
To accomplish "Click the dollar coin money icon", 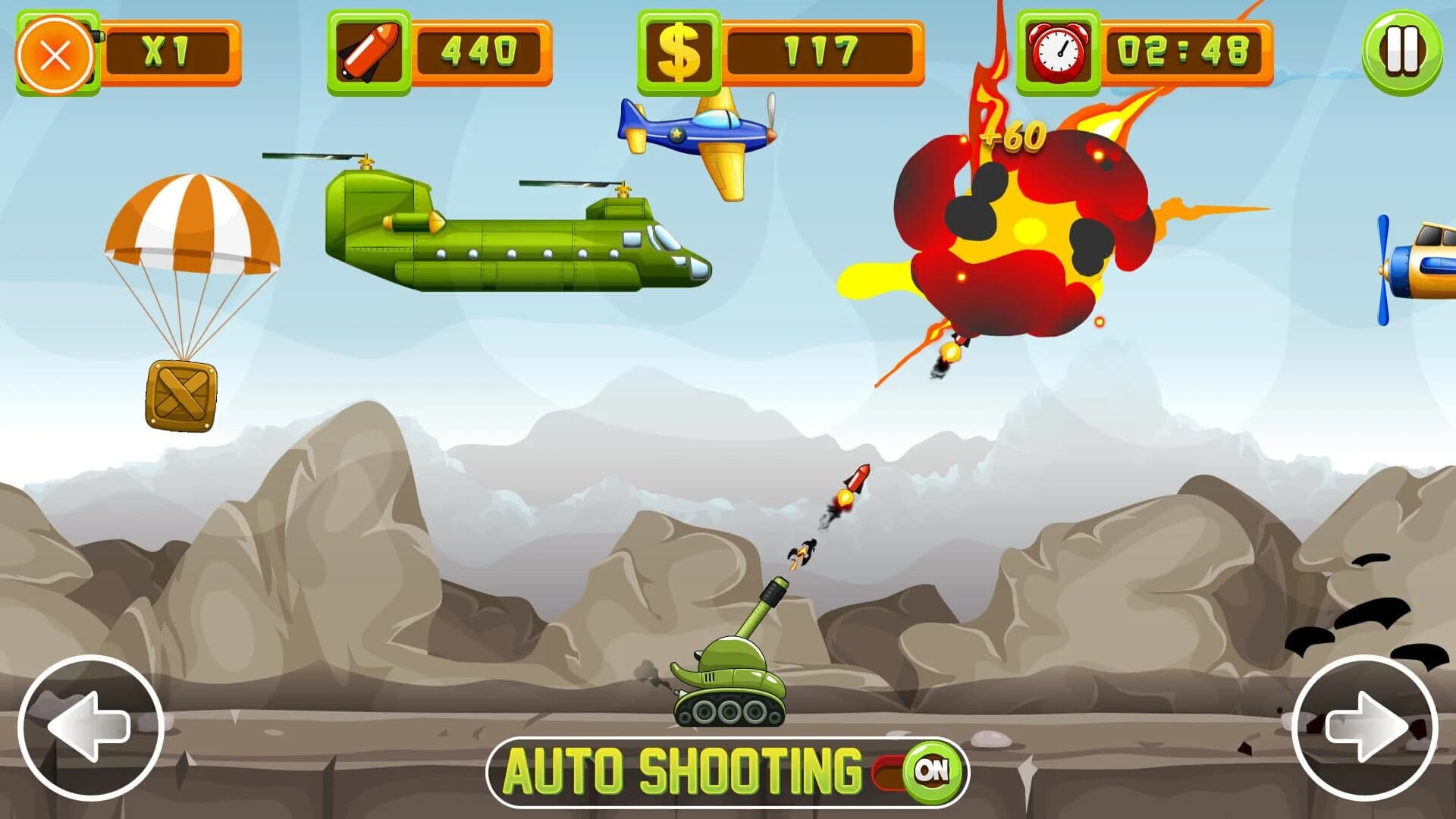I will point(679,49).
